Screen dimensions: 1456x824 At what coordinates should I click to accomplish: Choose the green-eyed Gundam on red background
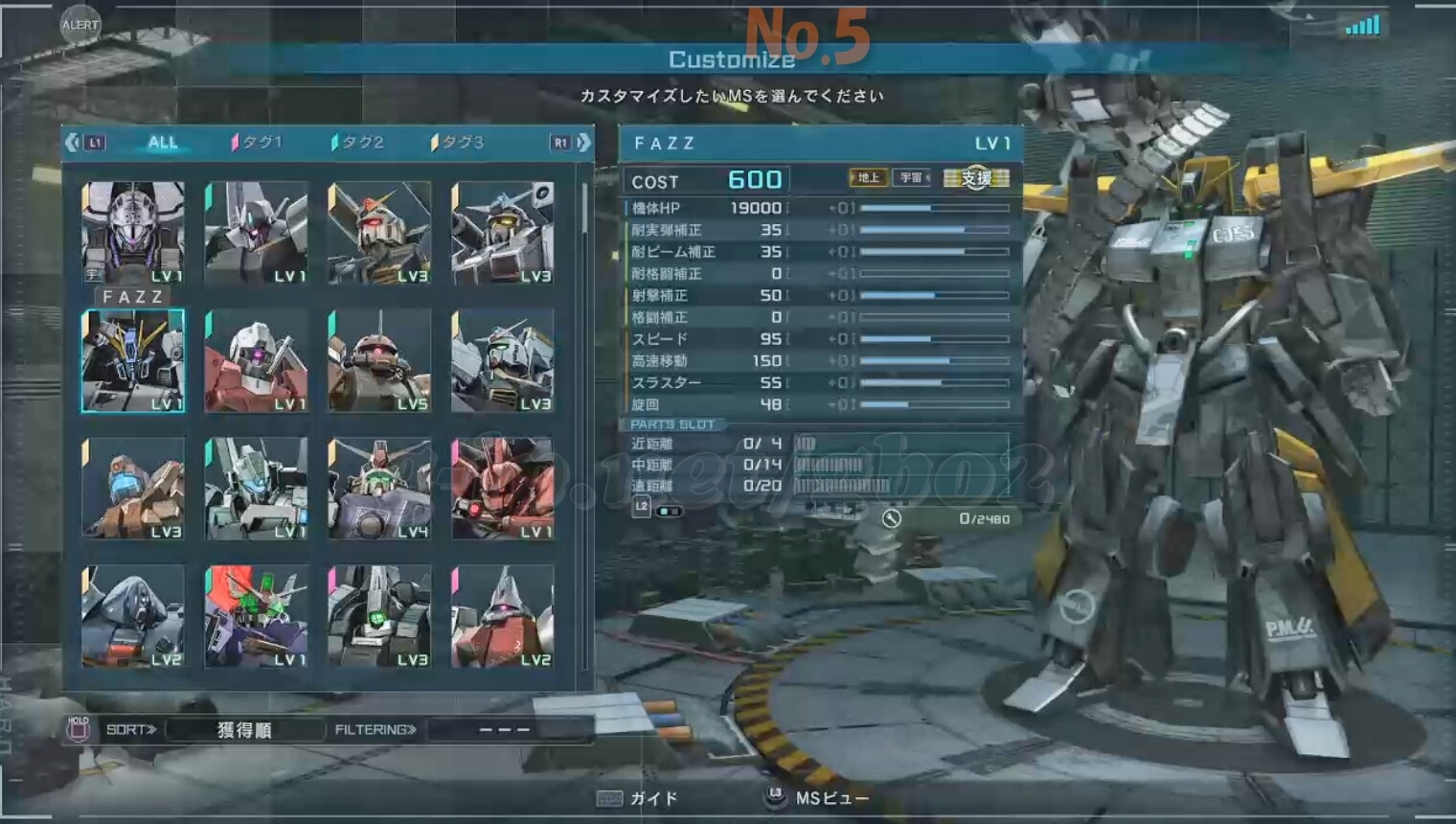256,616
